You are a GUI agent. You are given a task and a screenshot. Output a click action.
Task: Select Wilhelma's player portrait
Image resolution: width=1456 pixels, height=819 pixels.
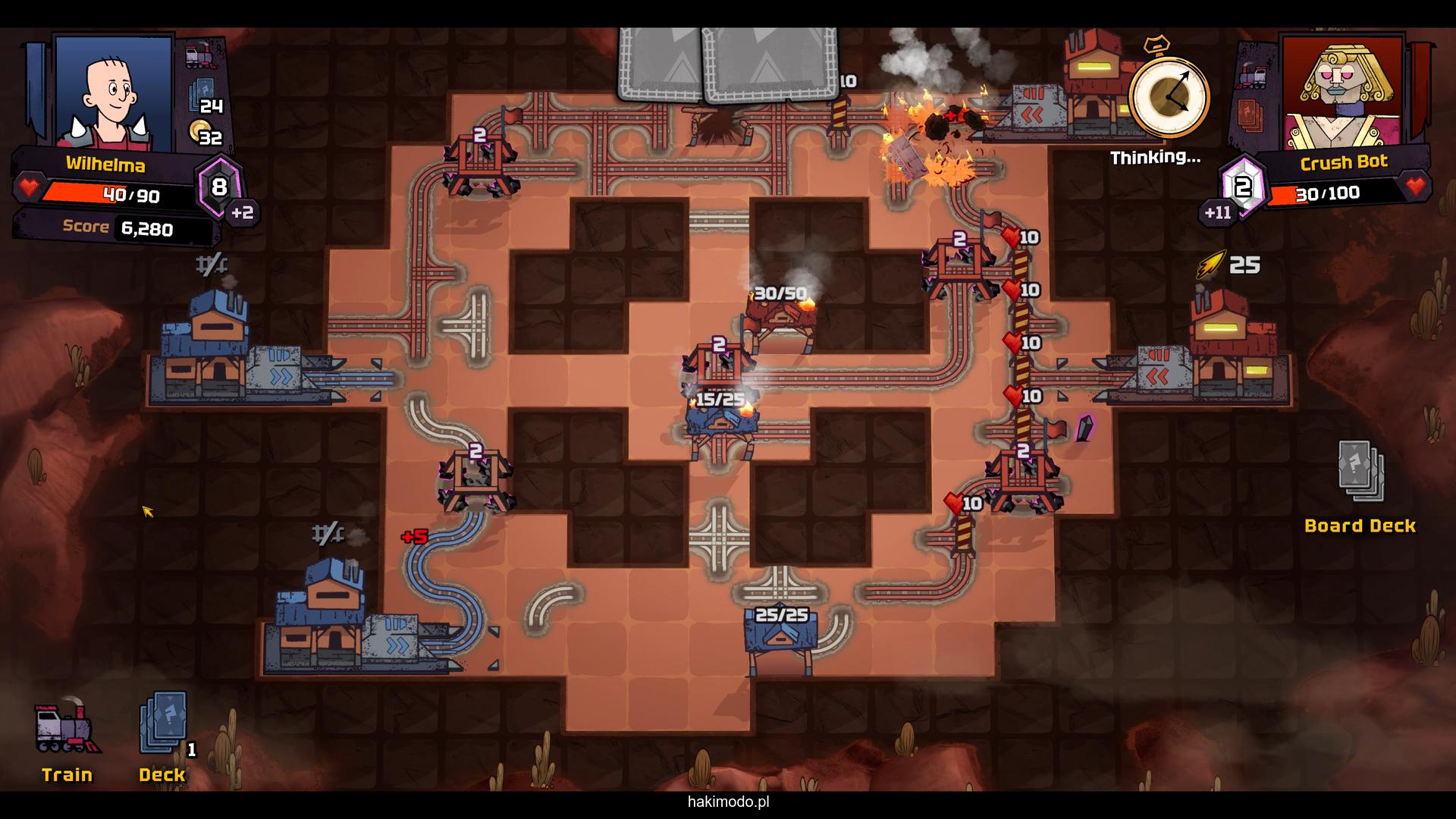[x=114, y=91]
